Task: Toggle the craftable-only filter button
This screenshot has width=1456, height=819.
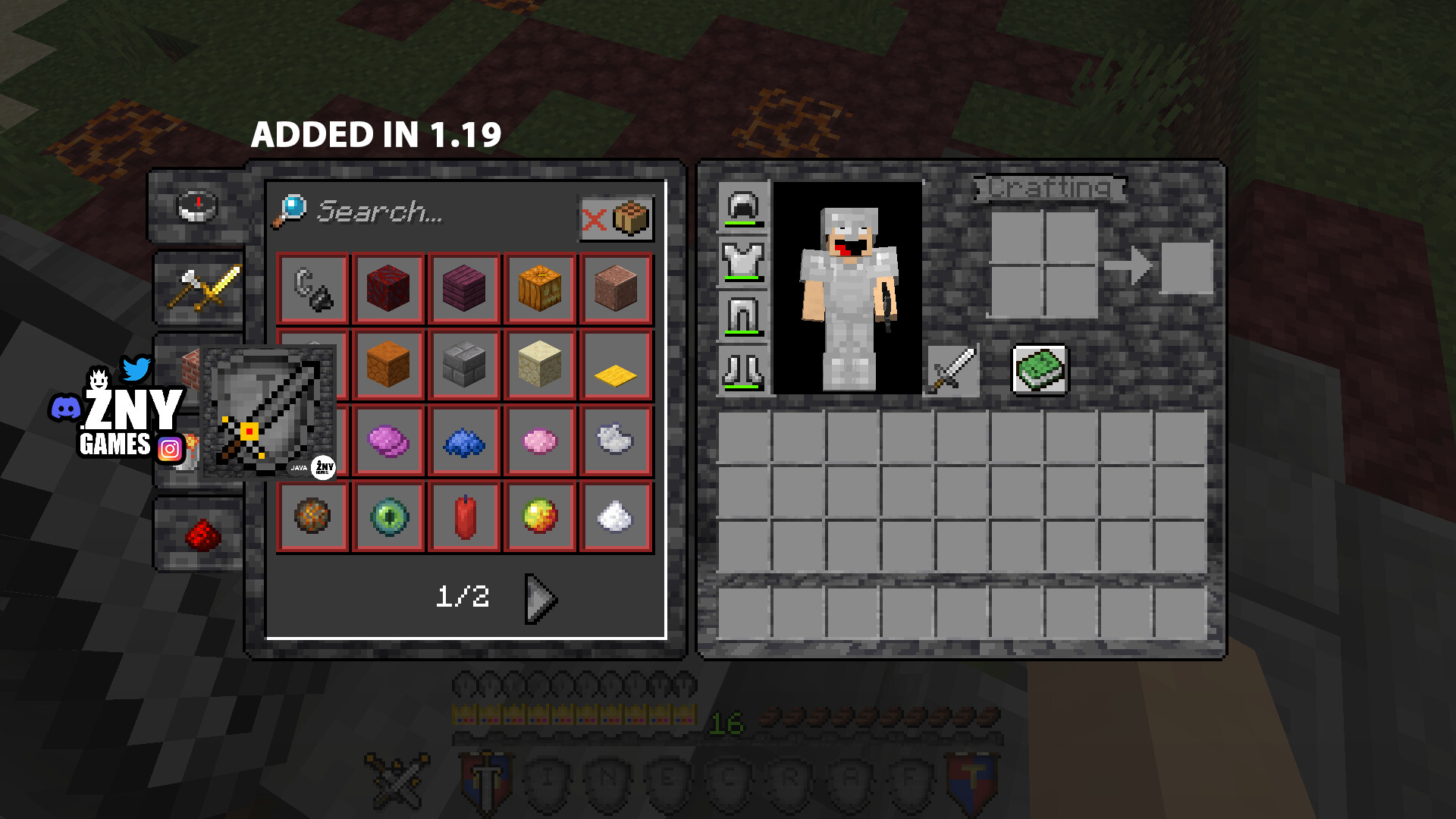Action: (617, 219)
